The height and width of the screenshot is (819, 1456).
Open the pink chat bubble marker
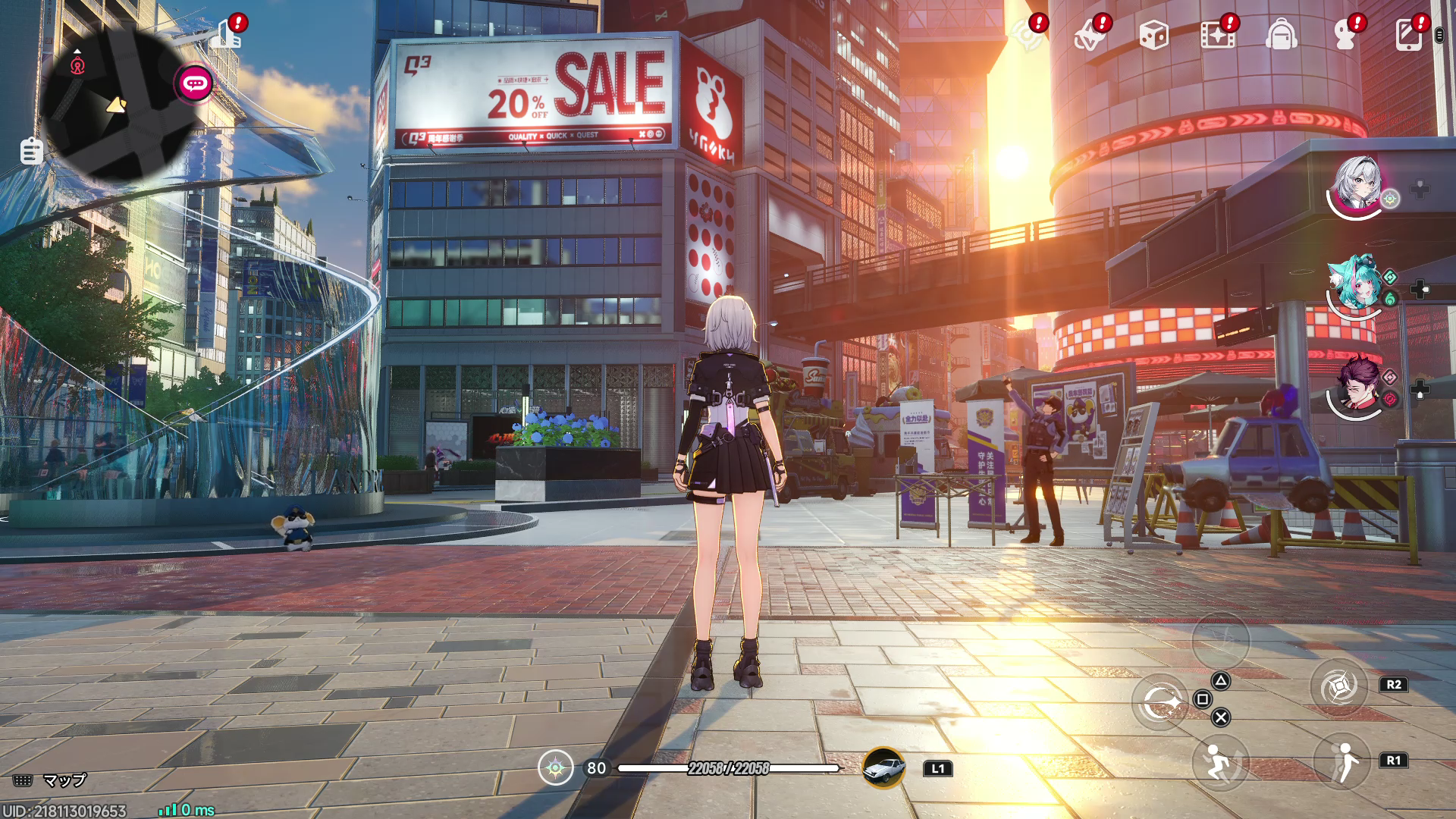click(195, 83)
